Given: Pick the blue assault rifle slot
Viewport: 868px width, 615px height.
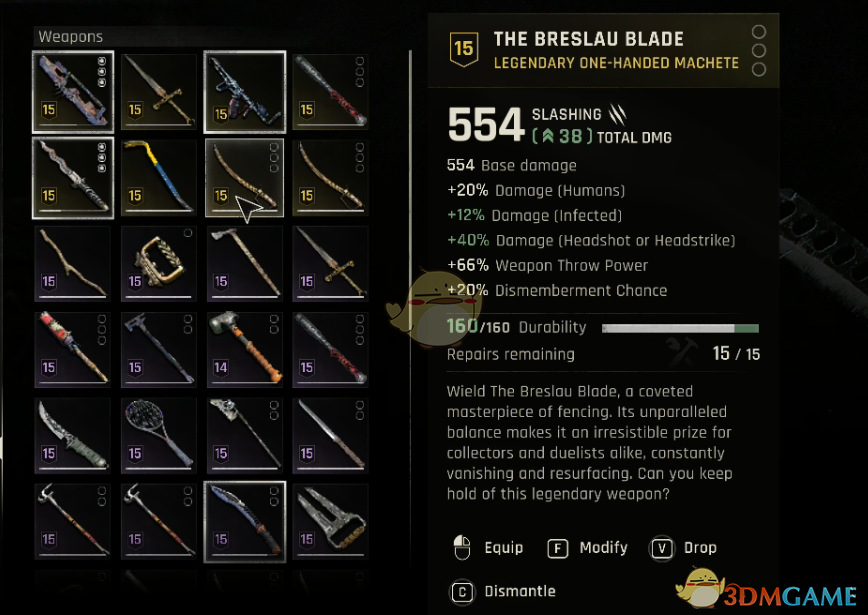Looking at the screenshot, I should point(244,91).
